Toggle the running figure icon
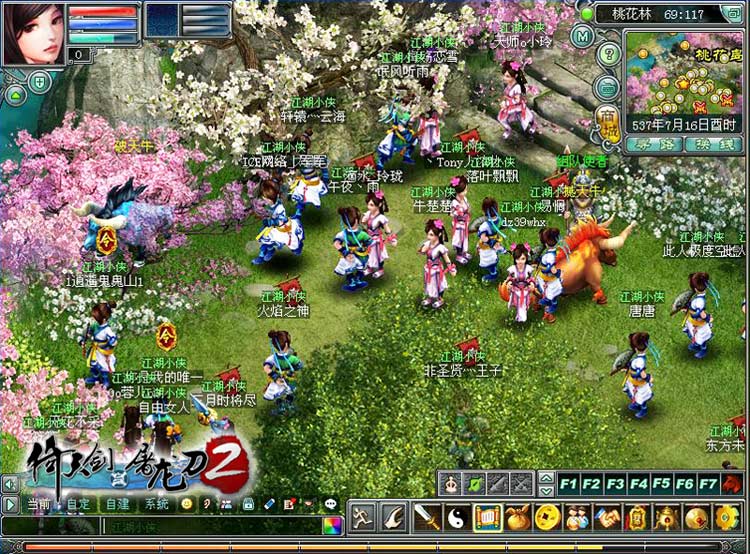 coord(363,517)
